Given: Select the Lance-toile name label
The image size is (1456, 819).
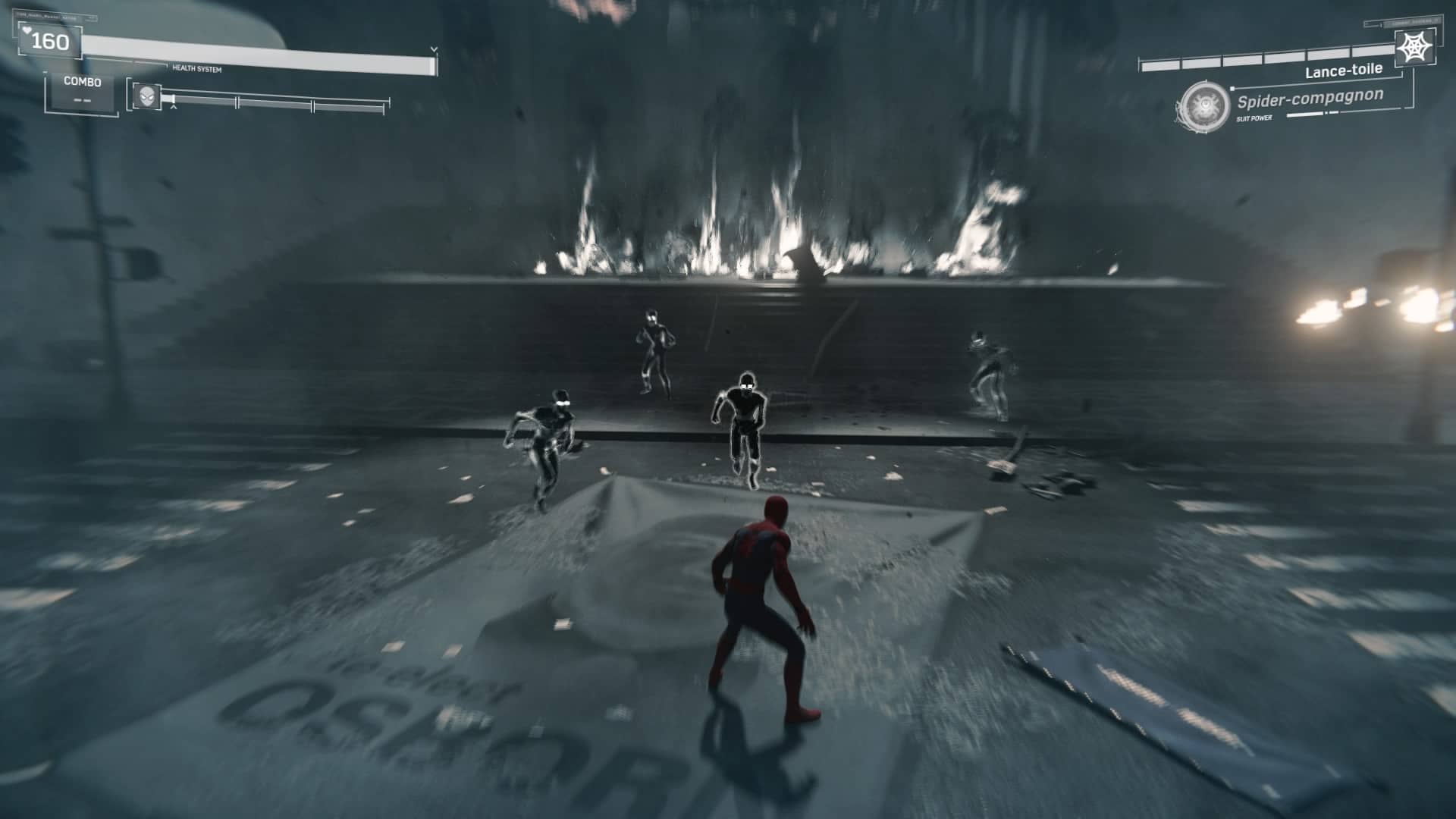Looking at the screenshot, I should pos(1344,71).
